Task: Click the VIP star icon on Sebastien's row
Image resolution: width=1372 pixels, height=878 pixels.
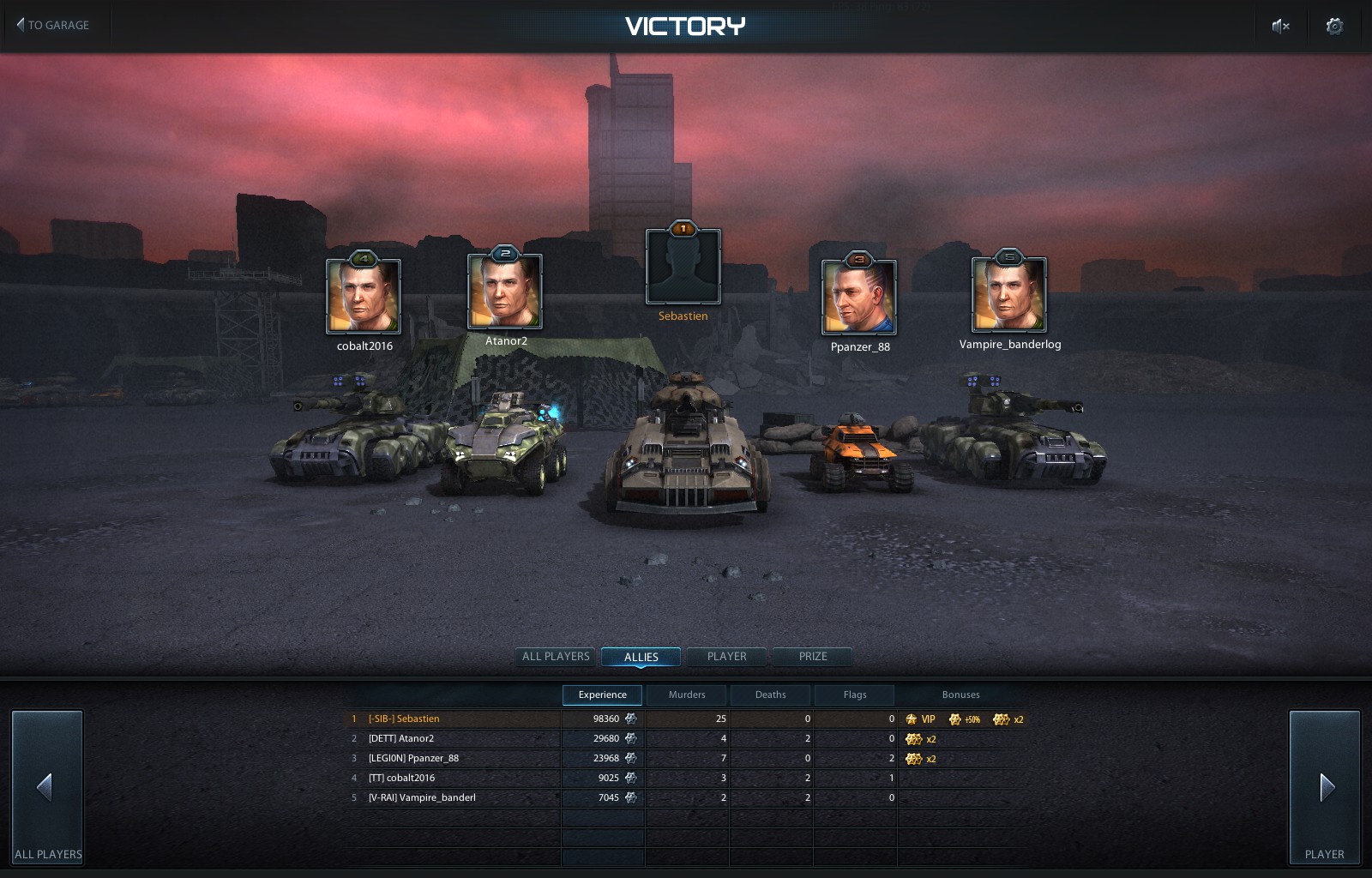Action: [x=910, y=719]
